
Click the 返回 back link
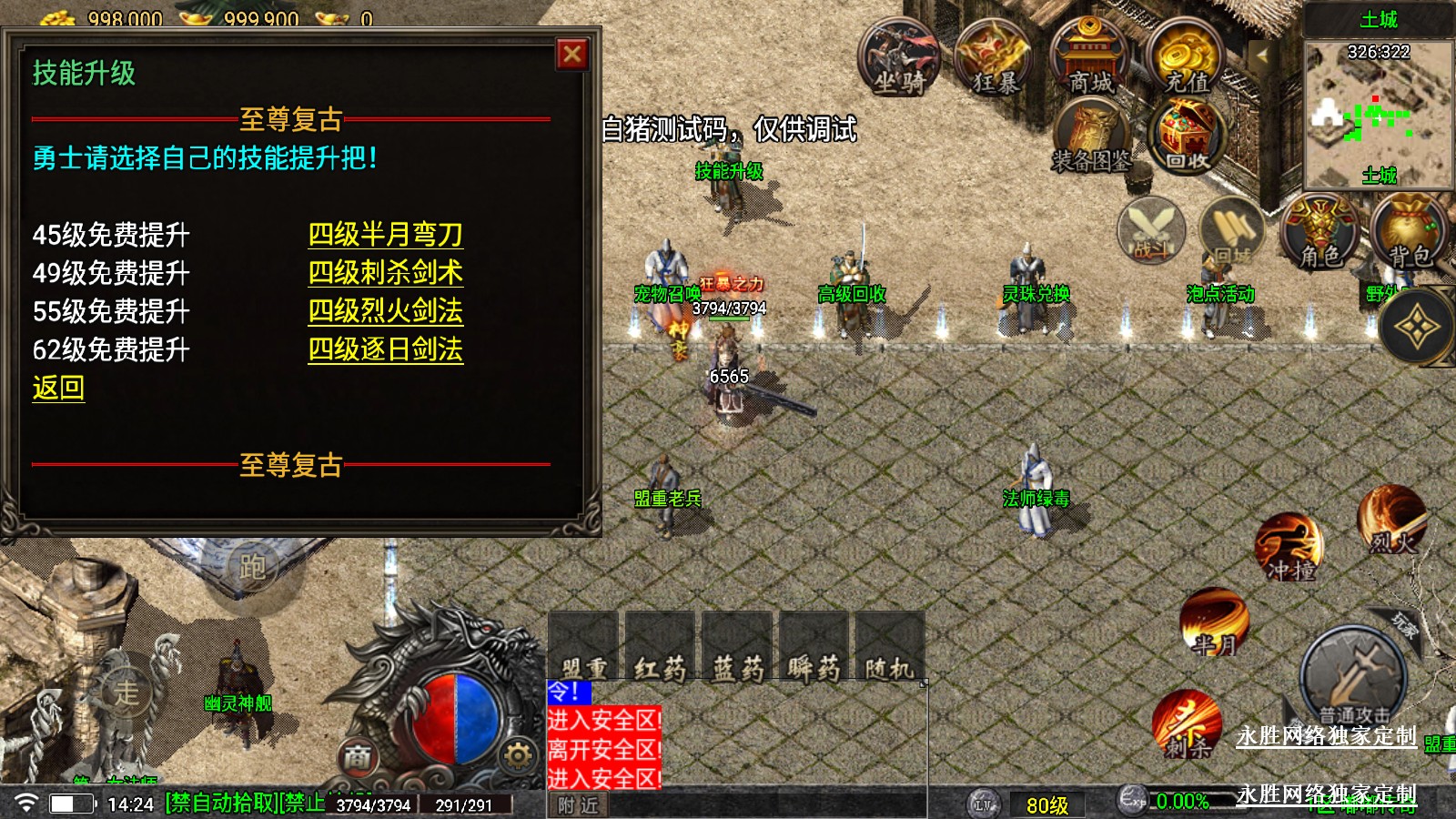[x=58, y=389]
